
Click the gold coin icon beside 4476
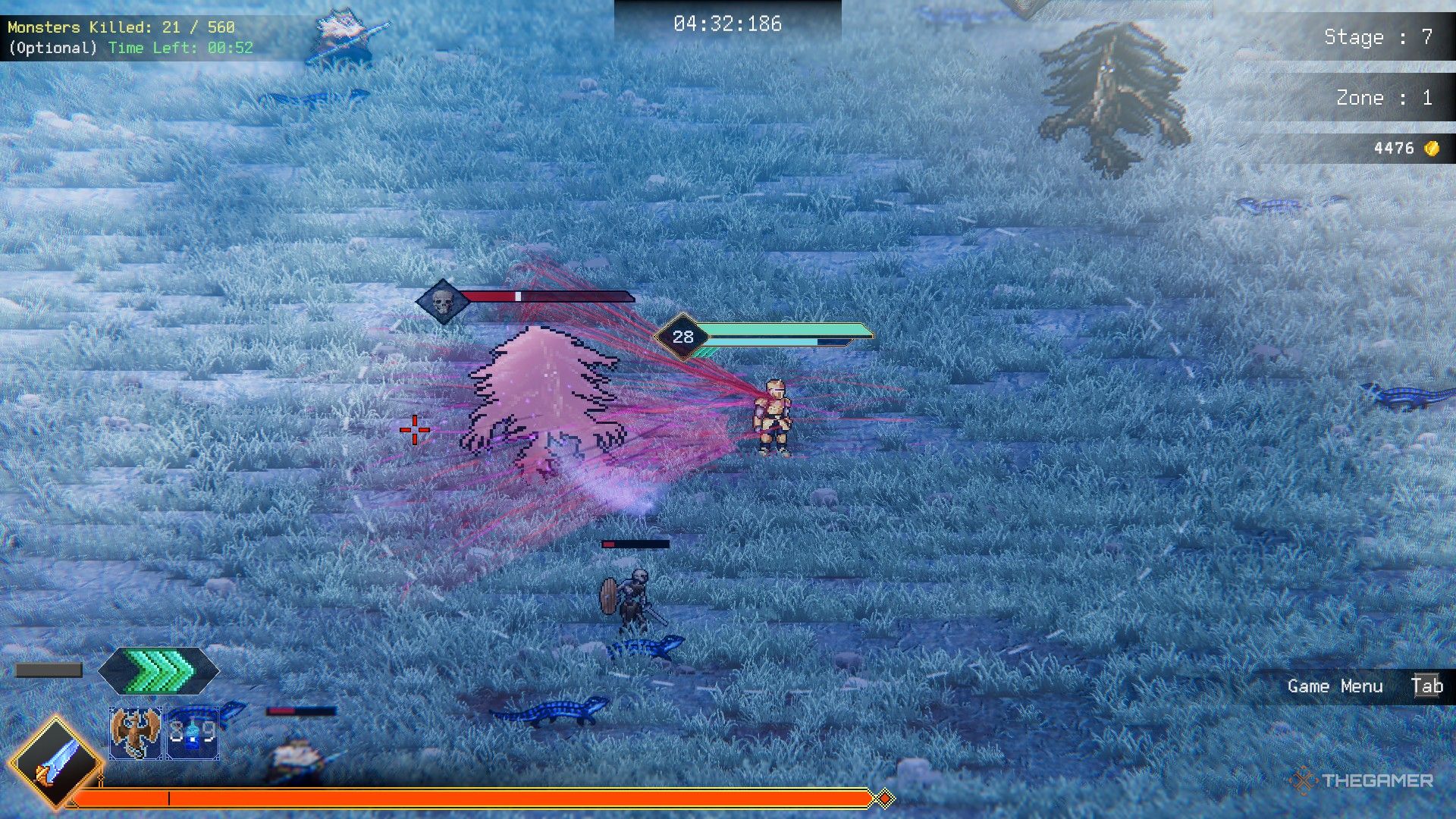click(1432, 149)
